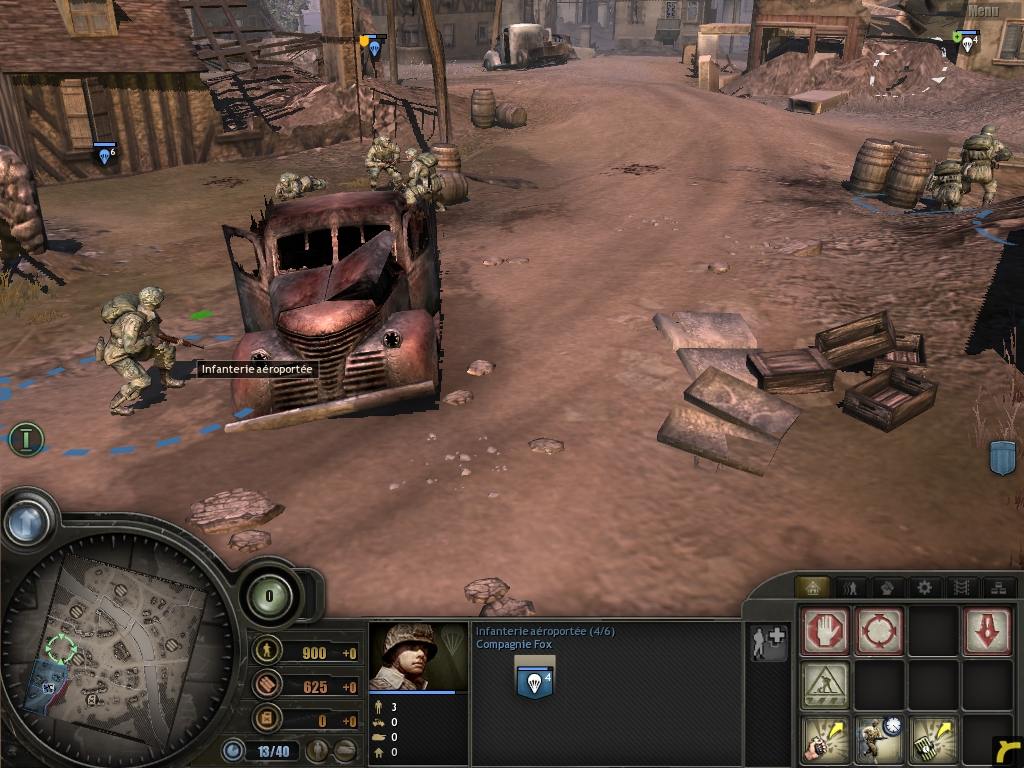Open the Menu button
The height and width of the screenshot is (768, 1024).
tap(983, 11)
